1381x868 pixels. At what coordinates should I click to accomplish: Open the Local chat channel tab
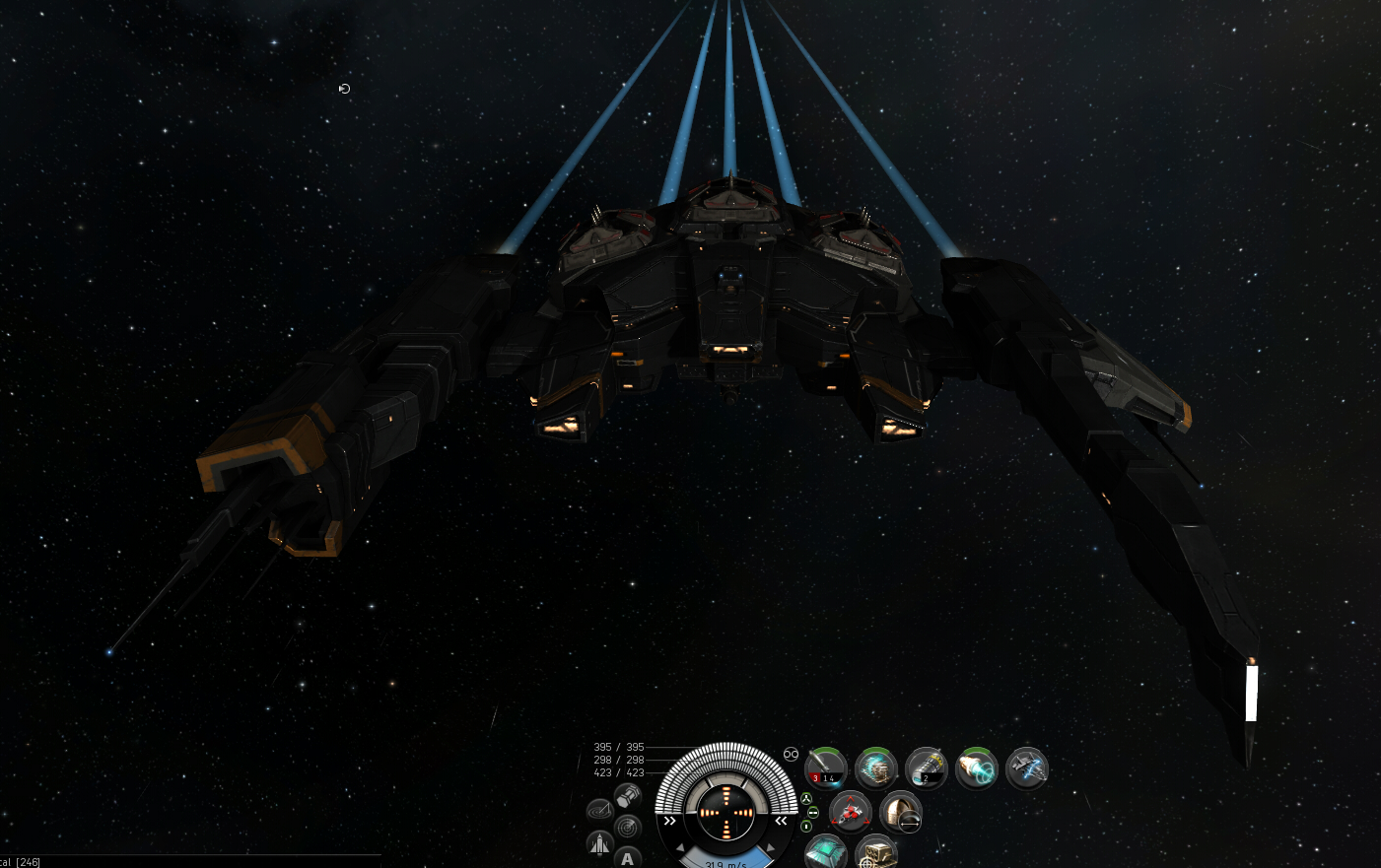[x=20, y=862]
